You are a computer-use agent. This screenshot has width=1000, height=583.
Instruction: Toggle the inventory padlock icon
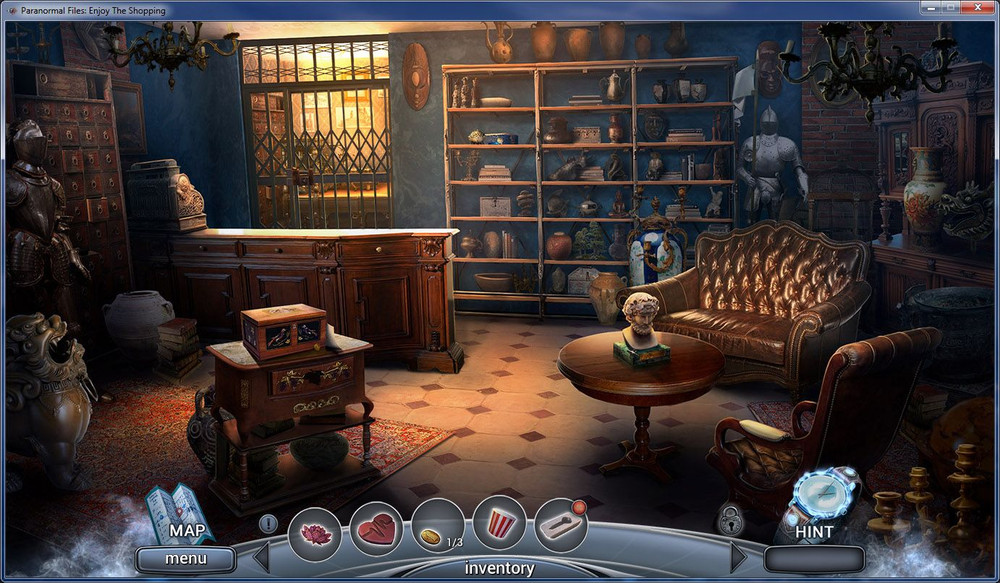tap(731, 519)
